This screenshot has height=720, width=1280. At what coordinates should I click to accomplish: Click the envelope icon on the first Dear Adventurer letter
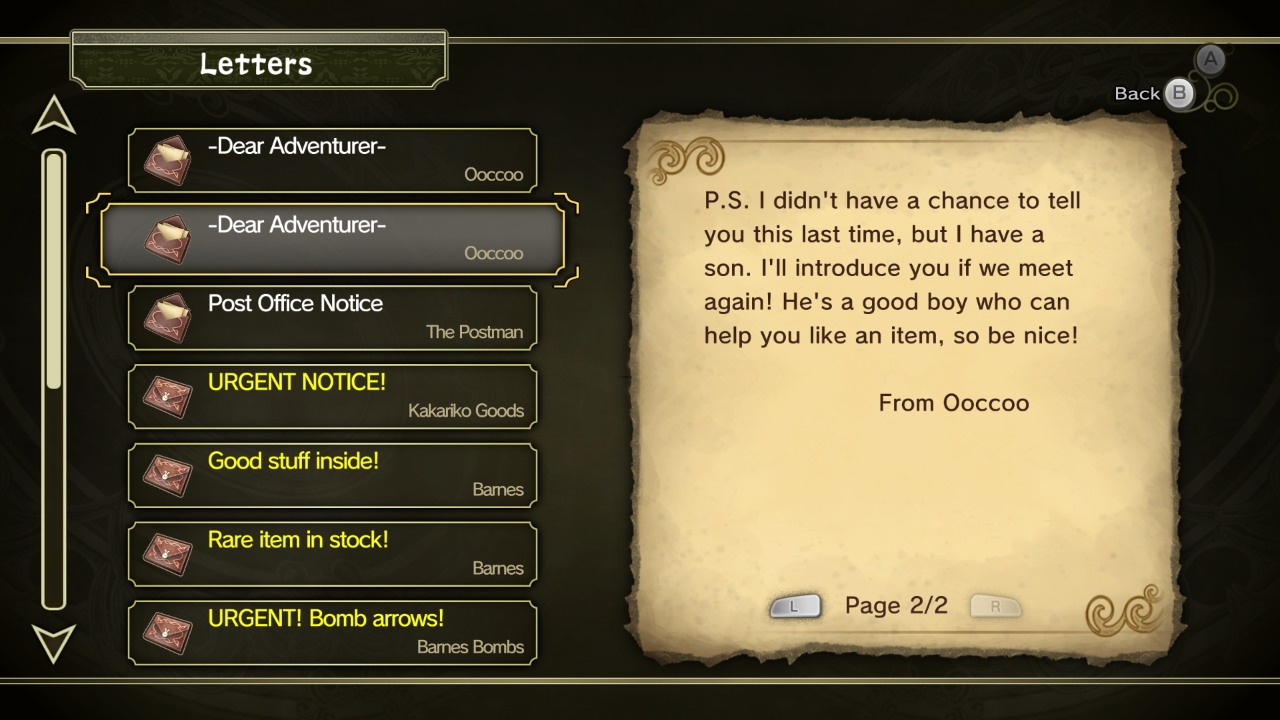[x=166, y=159]
